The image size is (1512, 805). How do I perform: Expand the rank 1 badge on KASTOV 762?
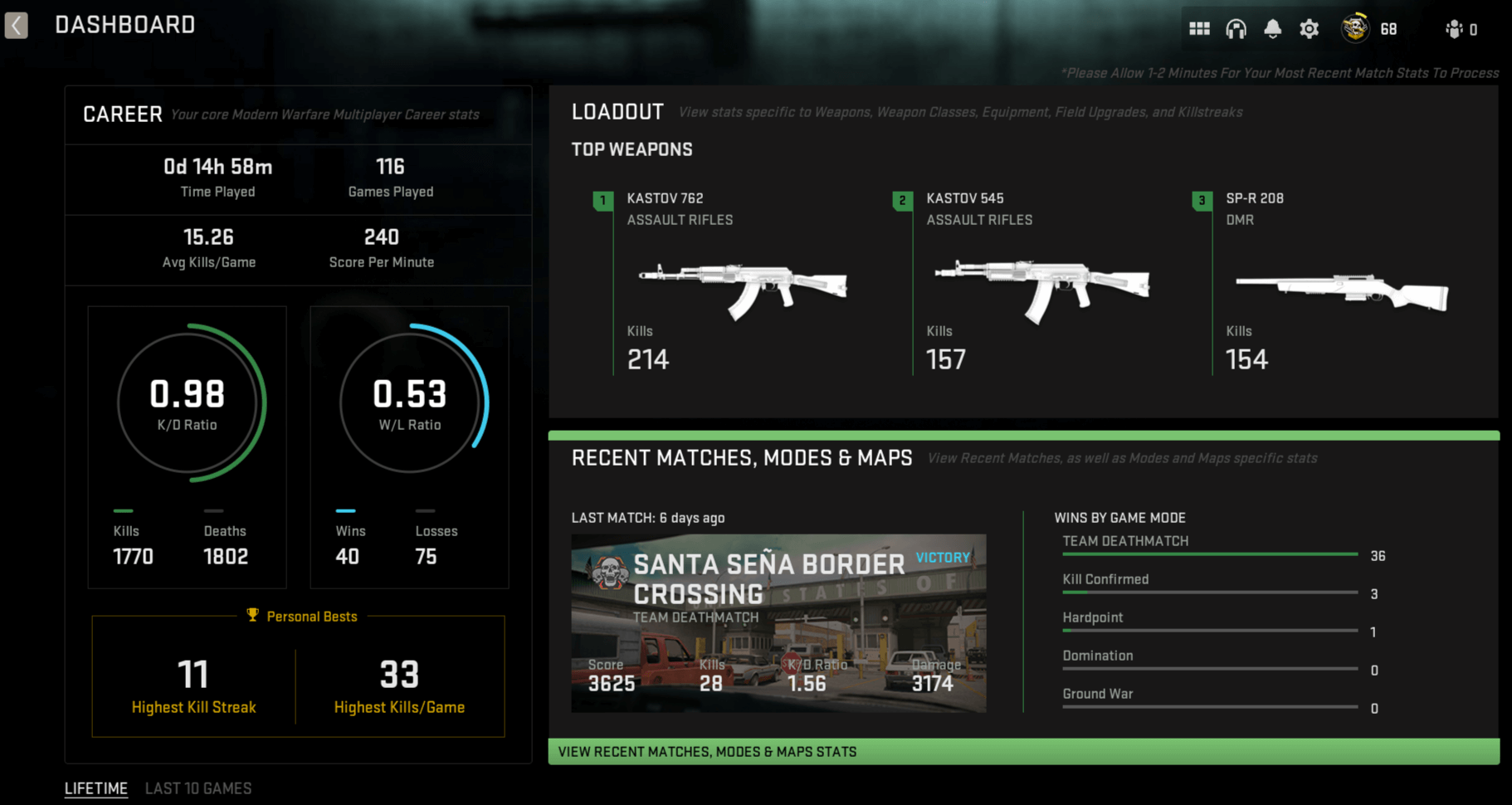click(602, 200)
